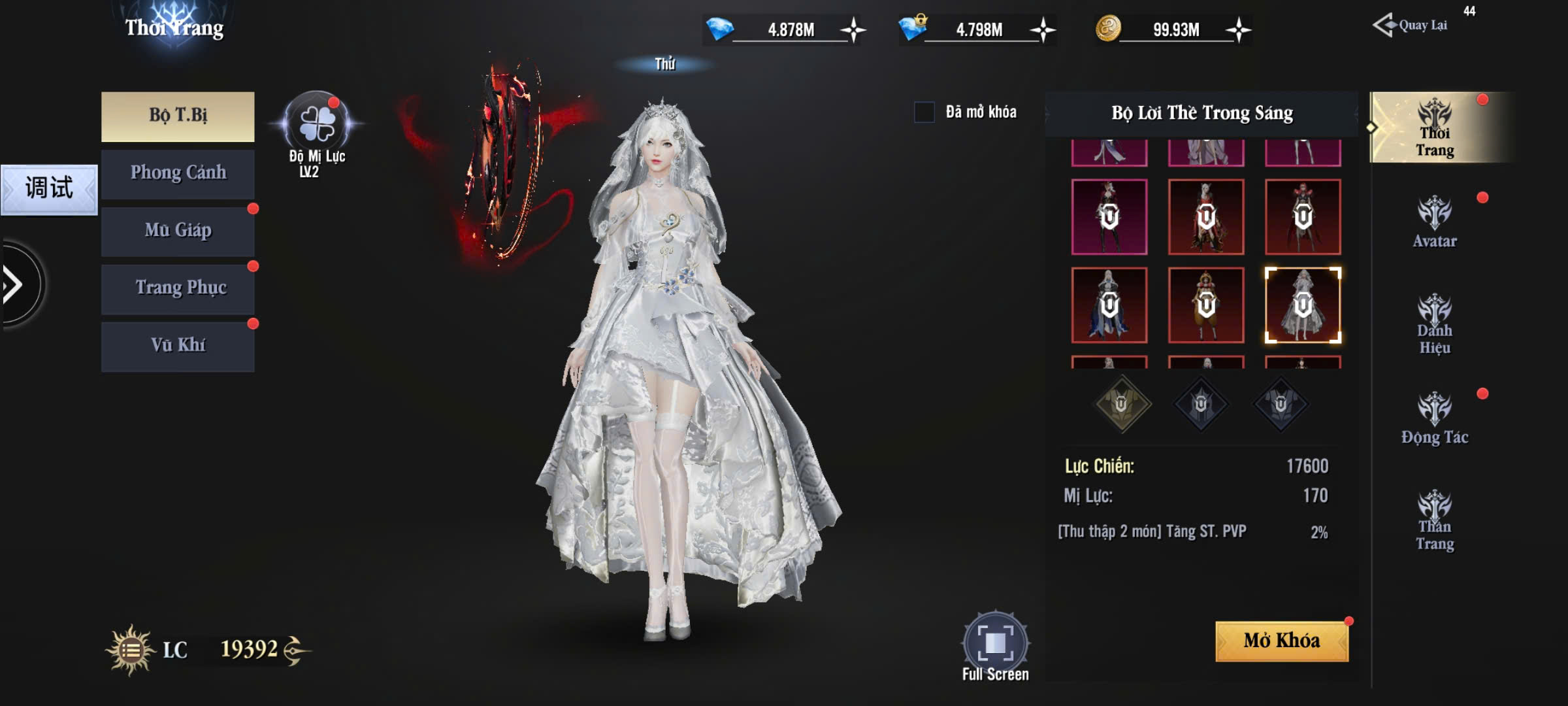Select the Thời Trang side tab

point(1435,127)
